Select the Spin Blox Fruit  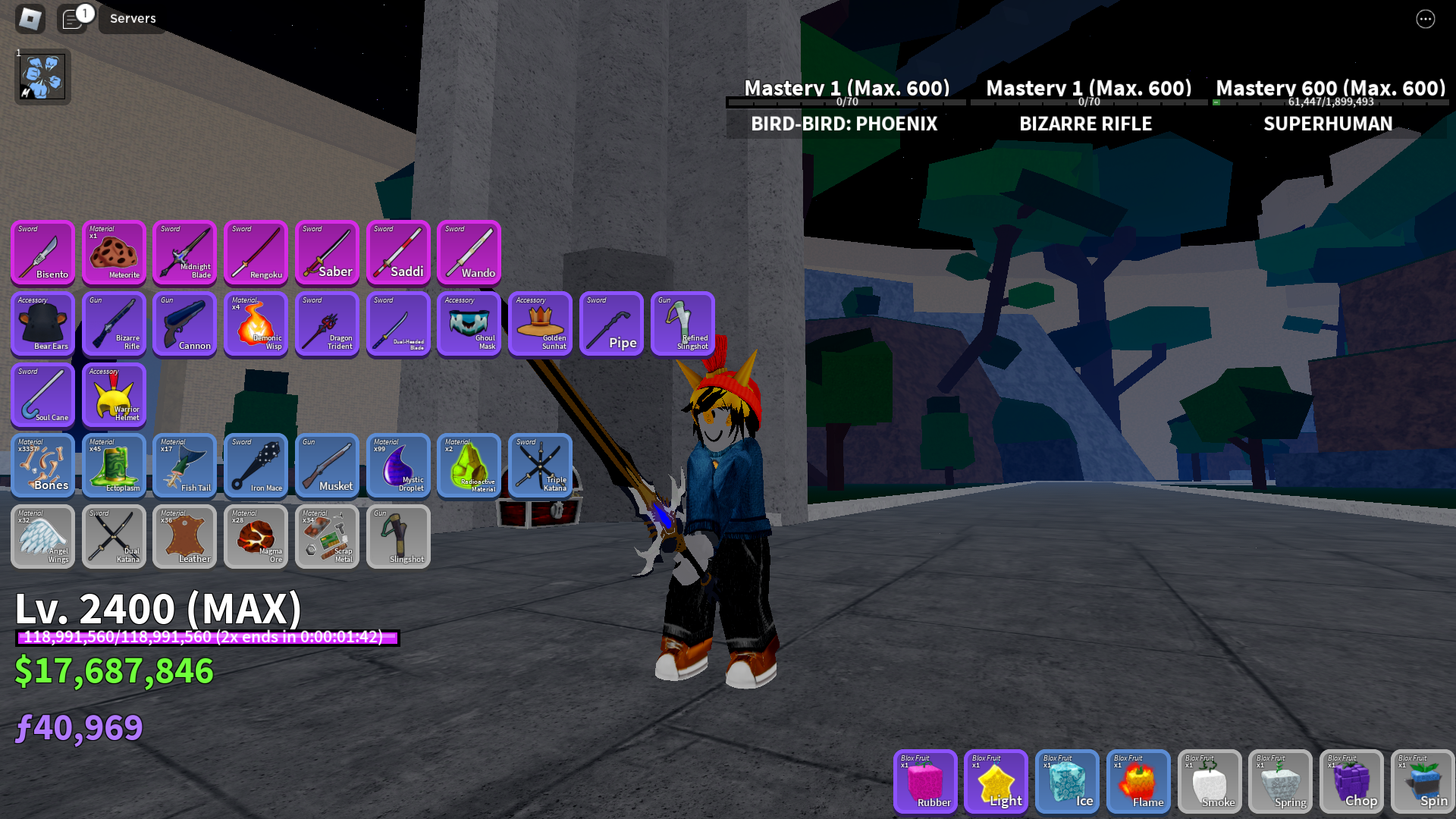(x=1422, y=781)
